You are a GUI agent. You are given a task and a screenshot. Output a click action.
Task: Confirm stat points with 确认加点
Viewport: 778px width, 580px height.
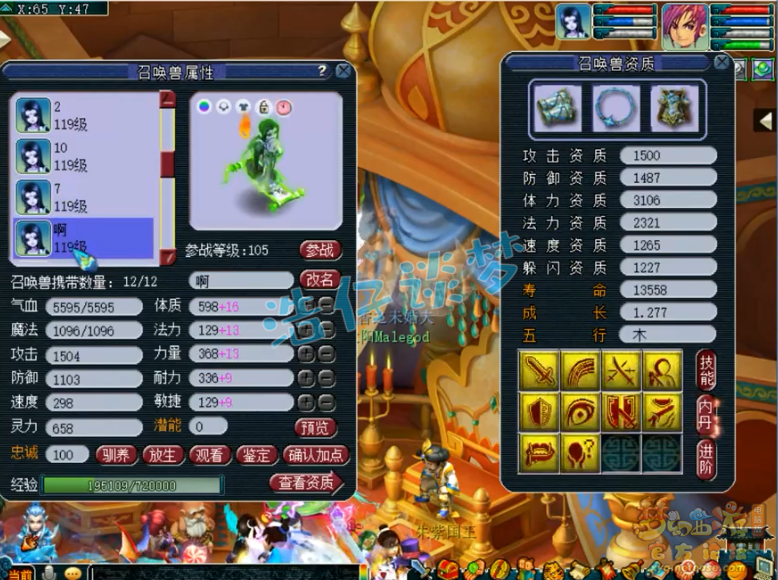tap(316, 455)
